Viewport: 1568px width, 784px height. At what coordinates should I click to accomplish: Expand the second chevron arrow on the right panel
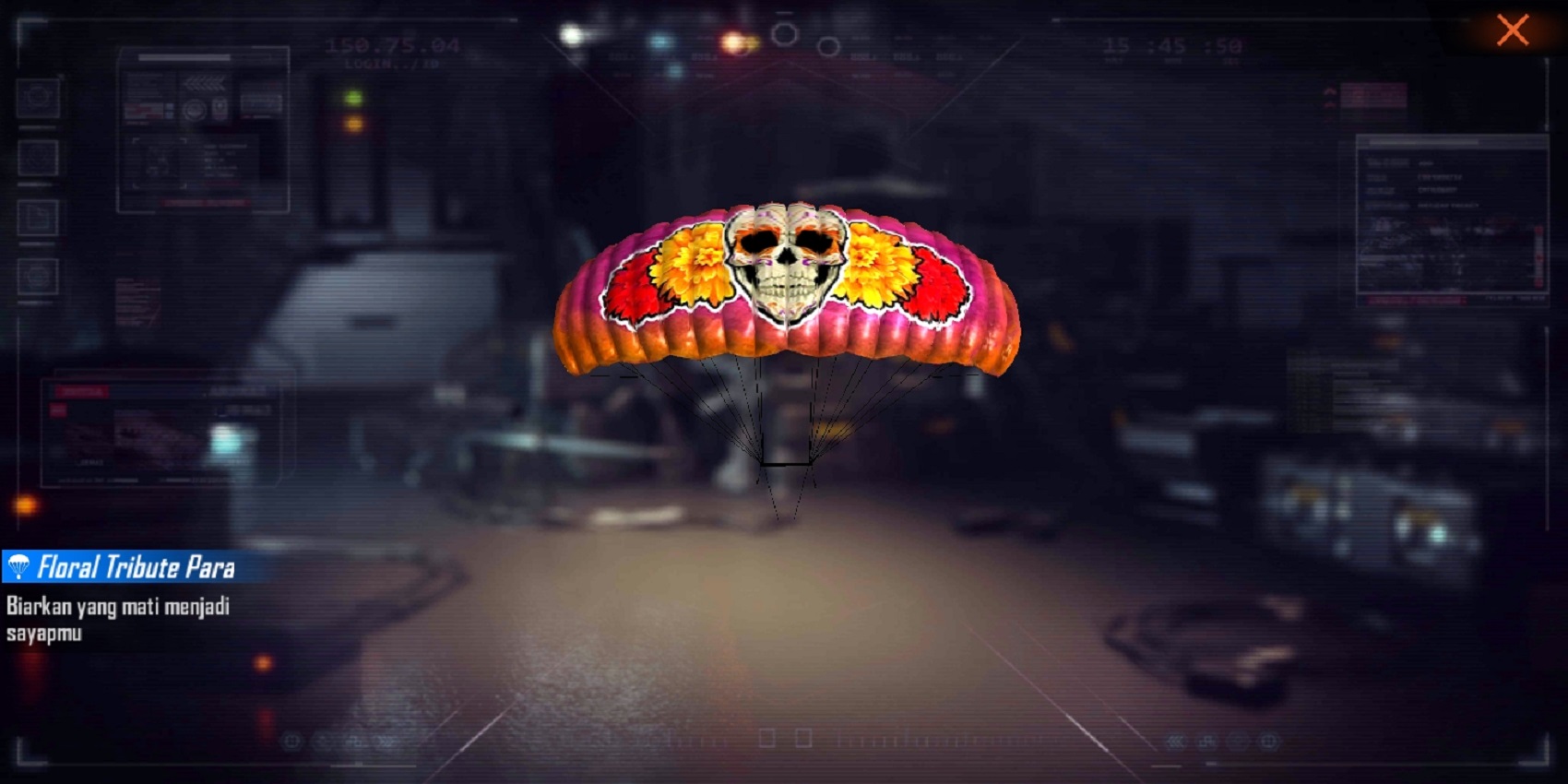coord(1330,104)
